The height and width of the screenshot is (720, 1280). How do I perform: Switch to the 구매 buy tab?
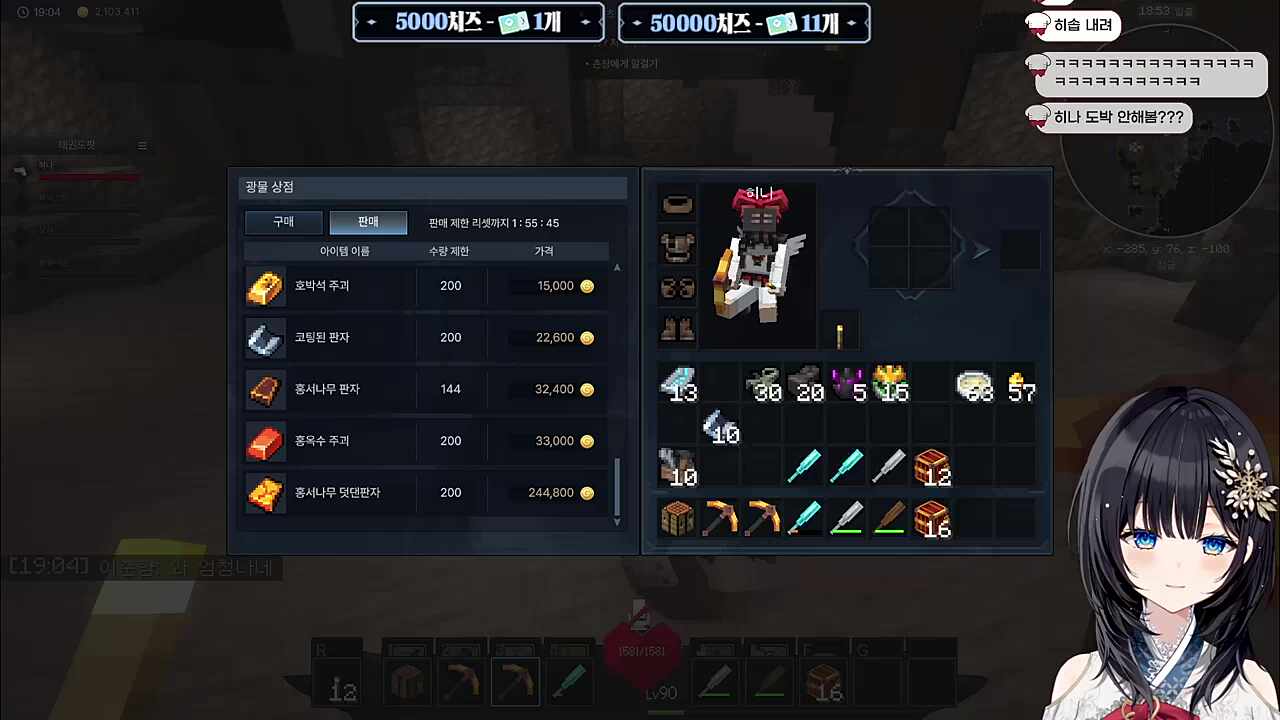pos(283,221)
